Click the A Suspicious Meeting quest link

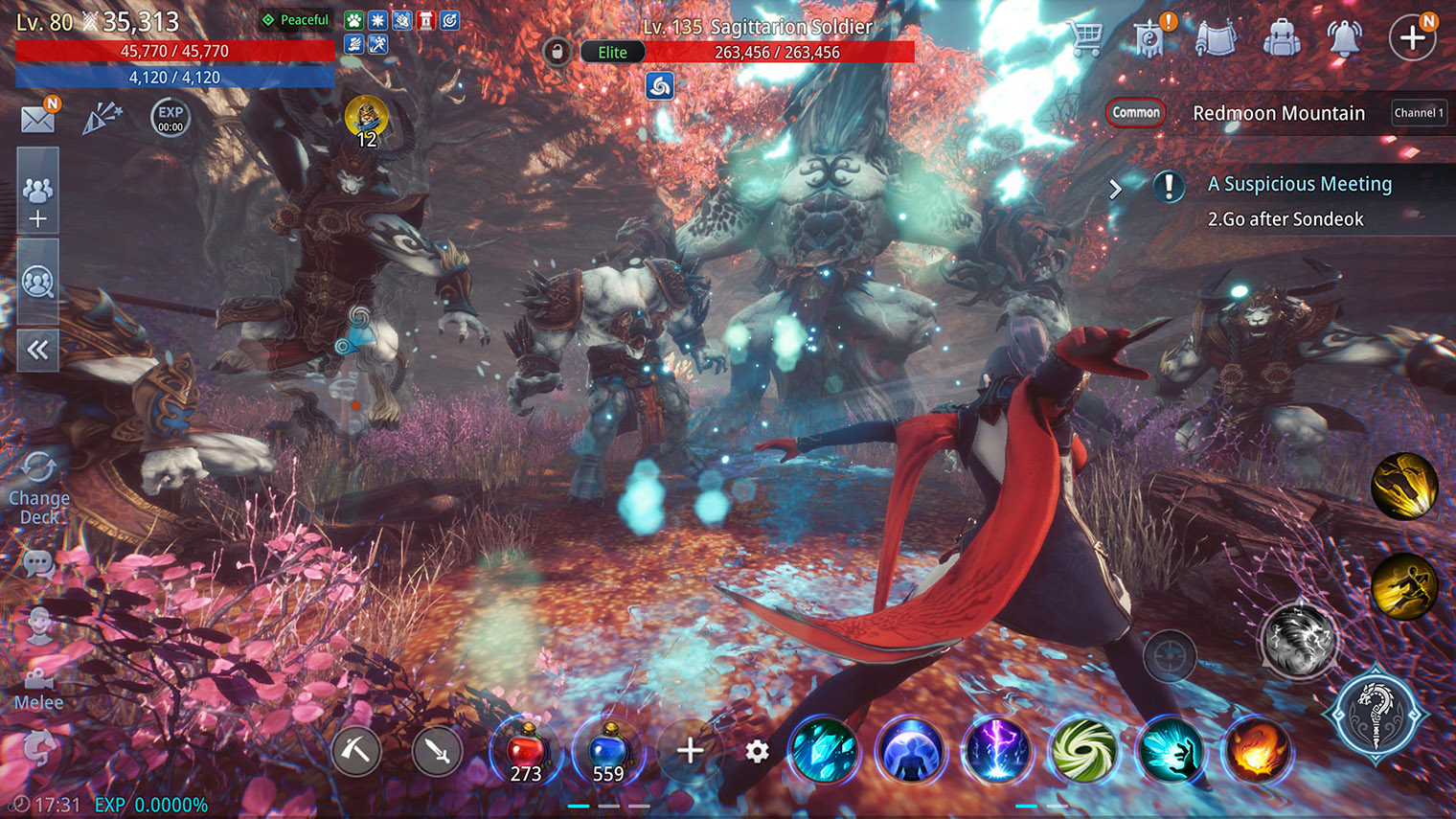point(1300,183)
